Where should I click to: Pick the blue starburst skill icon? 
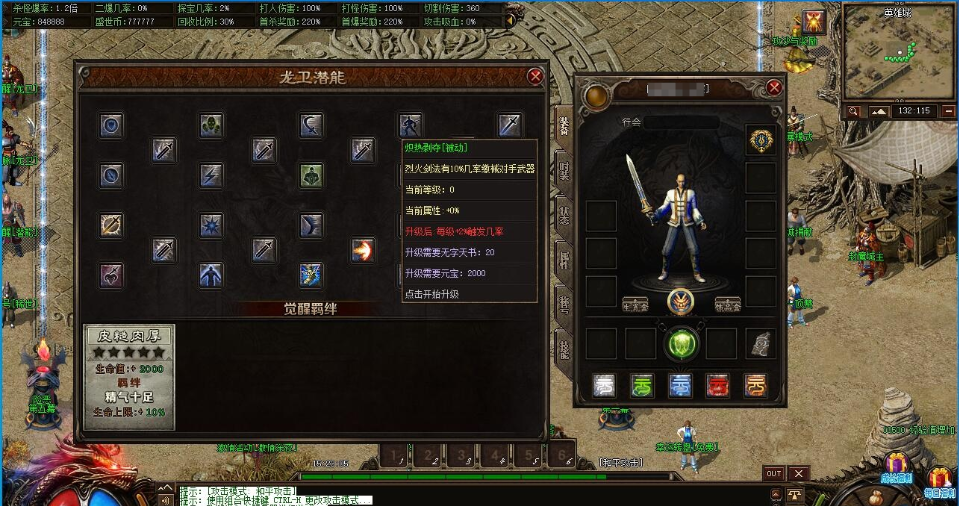point(211,225)
